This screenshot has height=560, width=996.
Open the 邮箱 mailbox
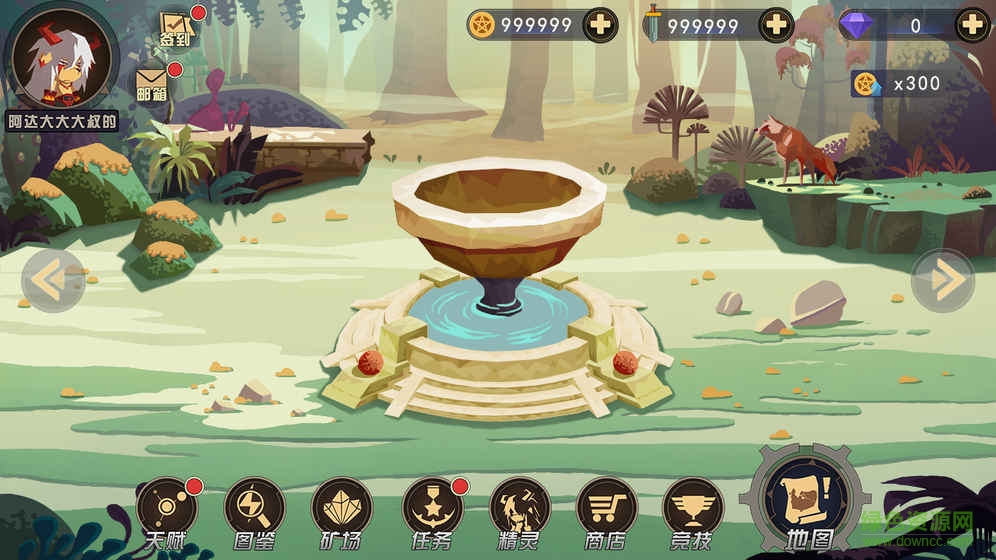pyautogui.click(x=154, y=83)
